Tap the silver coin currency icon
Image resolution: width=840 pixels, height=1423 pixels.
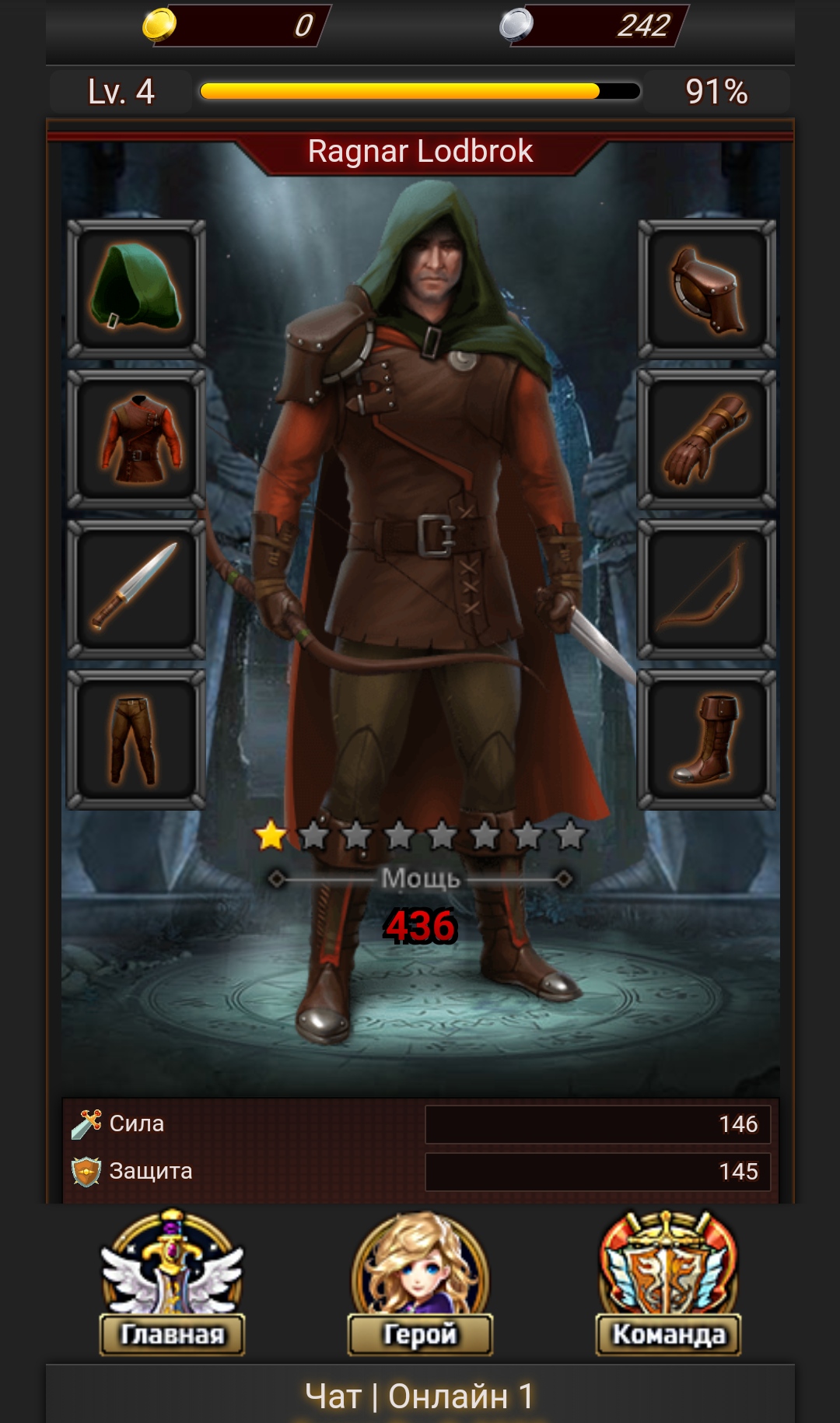[516, 24]
